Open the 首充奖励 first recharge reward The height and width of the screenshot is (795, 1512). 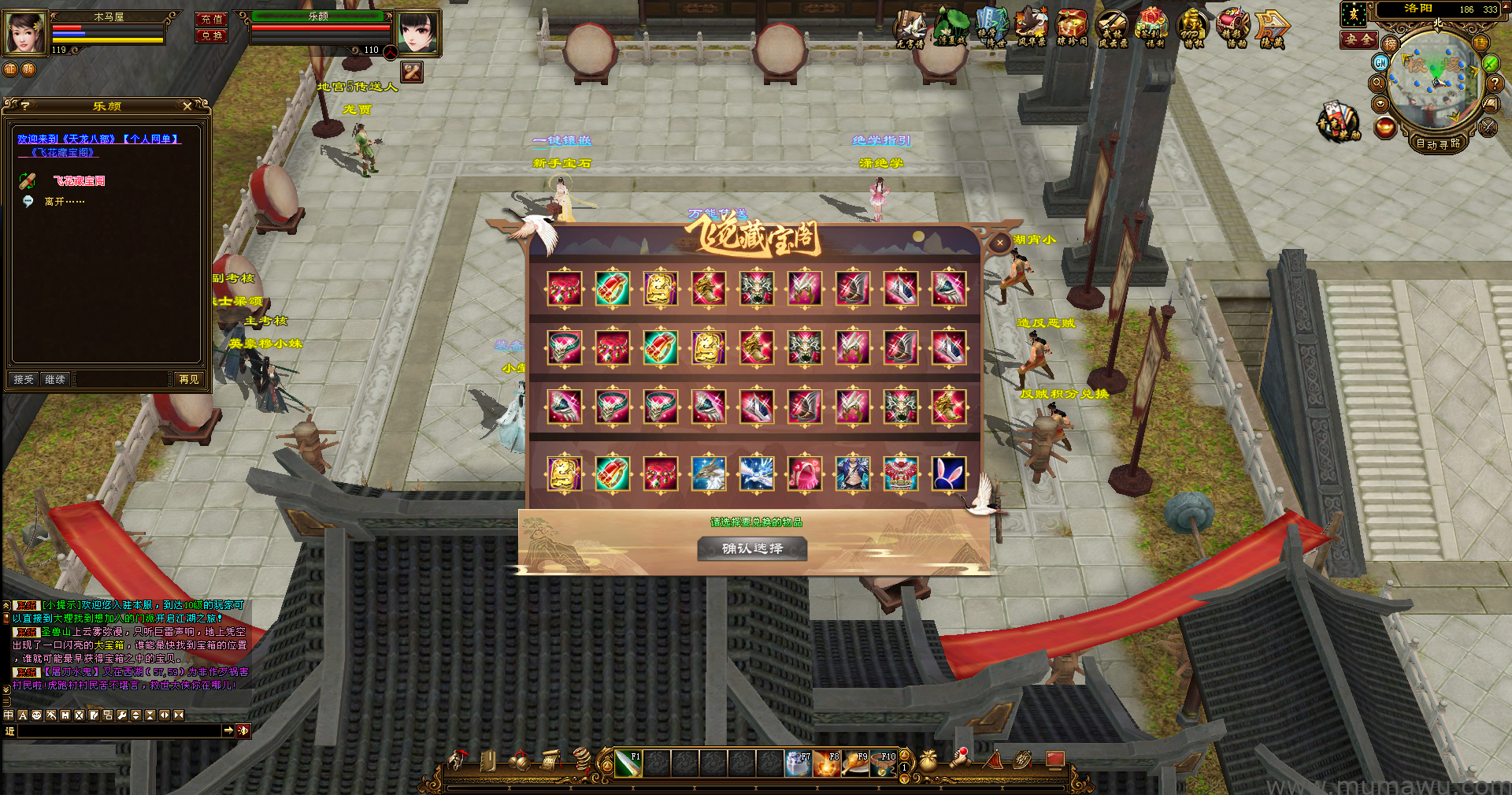pyautogui.click(x=1338, y=122)
